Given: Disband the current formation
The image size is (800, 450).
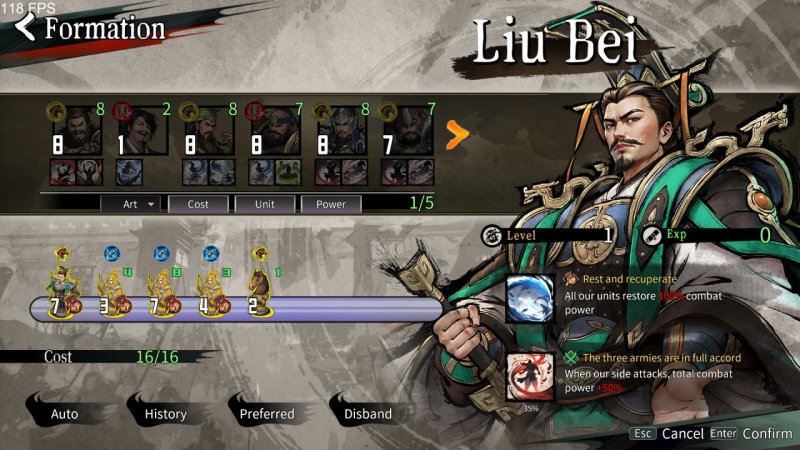Looking at the screenshot, I should (367, 413).
